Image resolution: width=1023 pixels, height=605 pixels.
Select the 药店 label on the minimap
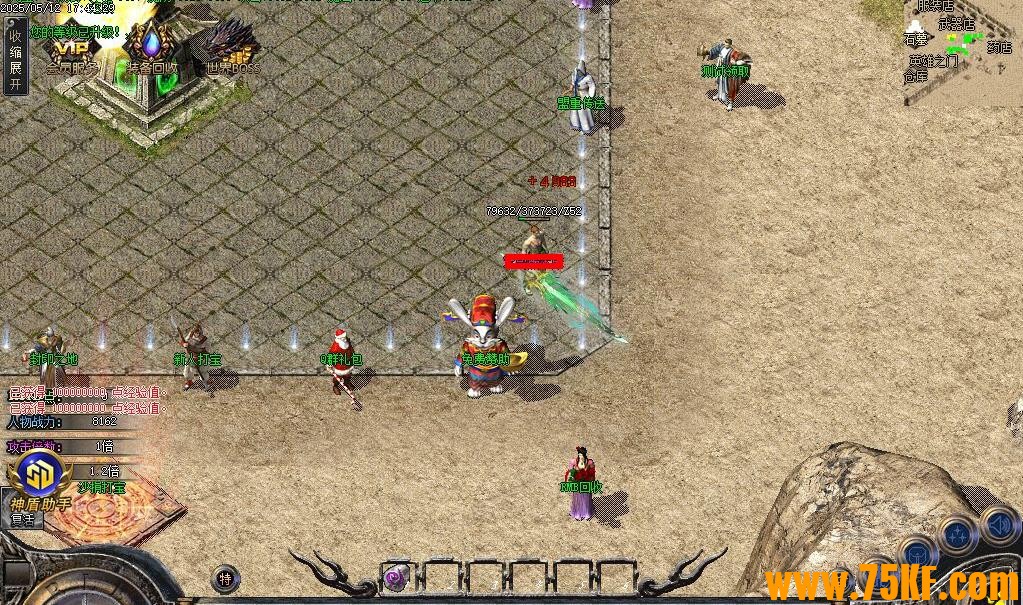pyautogui.click(x=999, y=47)
